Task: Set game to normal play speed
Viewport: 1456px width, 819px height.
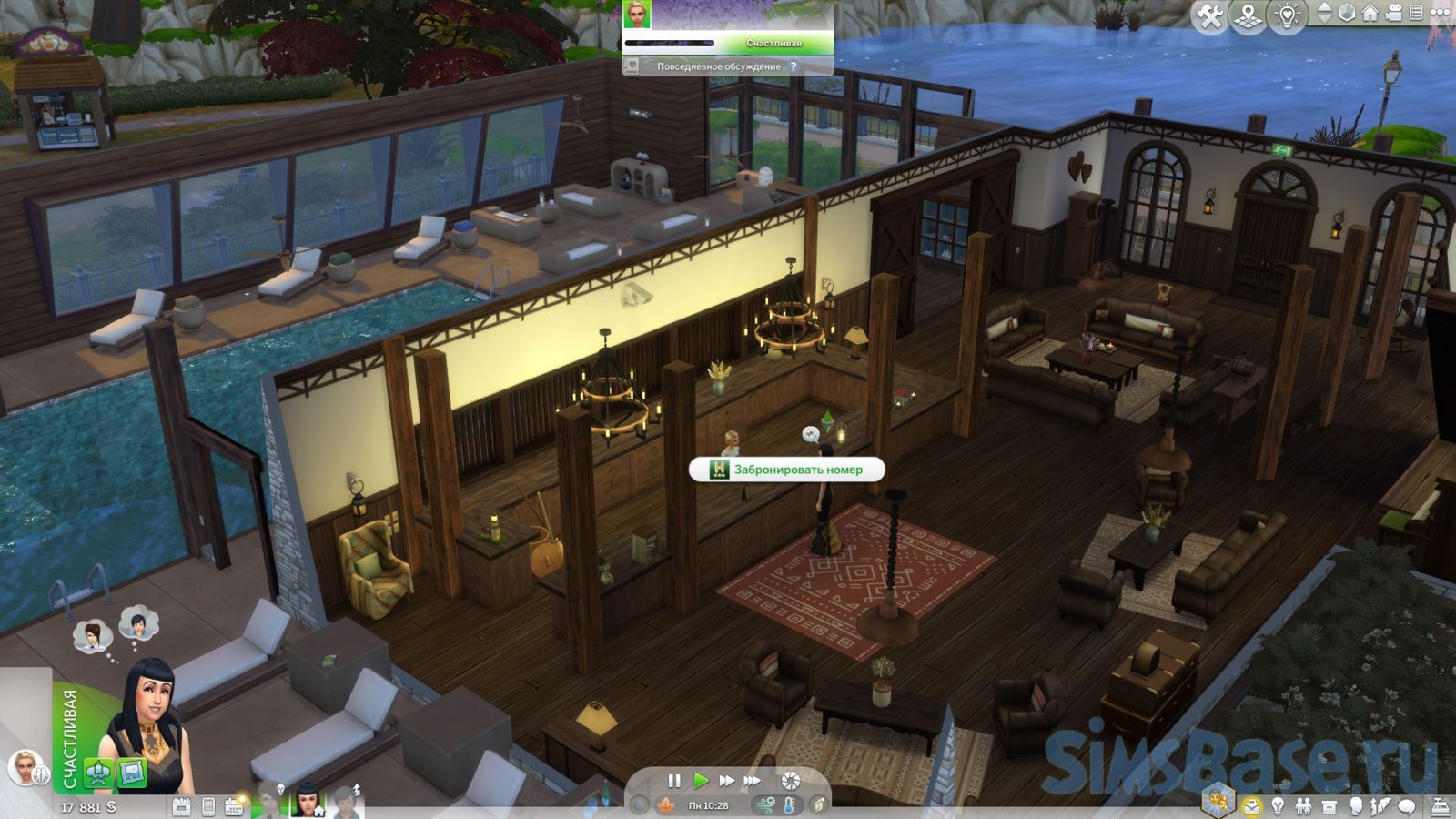Action: (700, 781)
